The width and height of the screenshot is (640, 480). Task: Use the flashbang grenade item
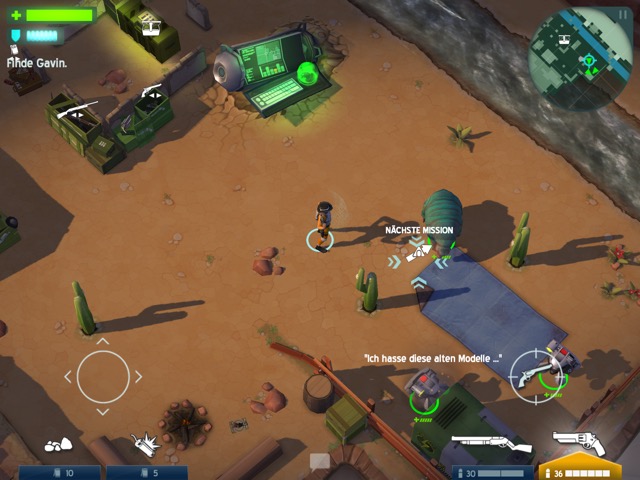coord(147,444)
